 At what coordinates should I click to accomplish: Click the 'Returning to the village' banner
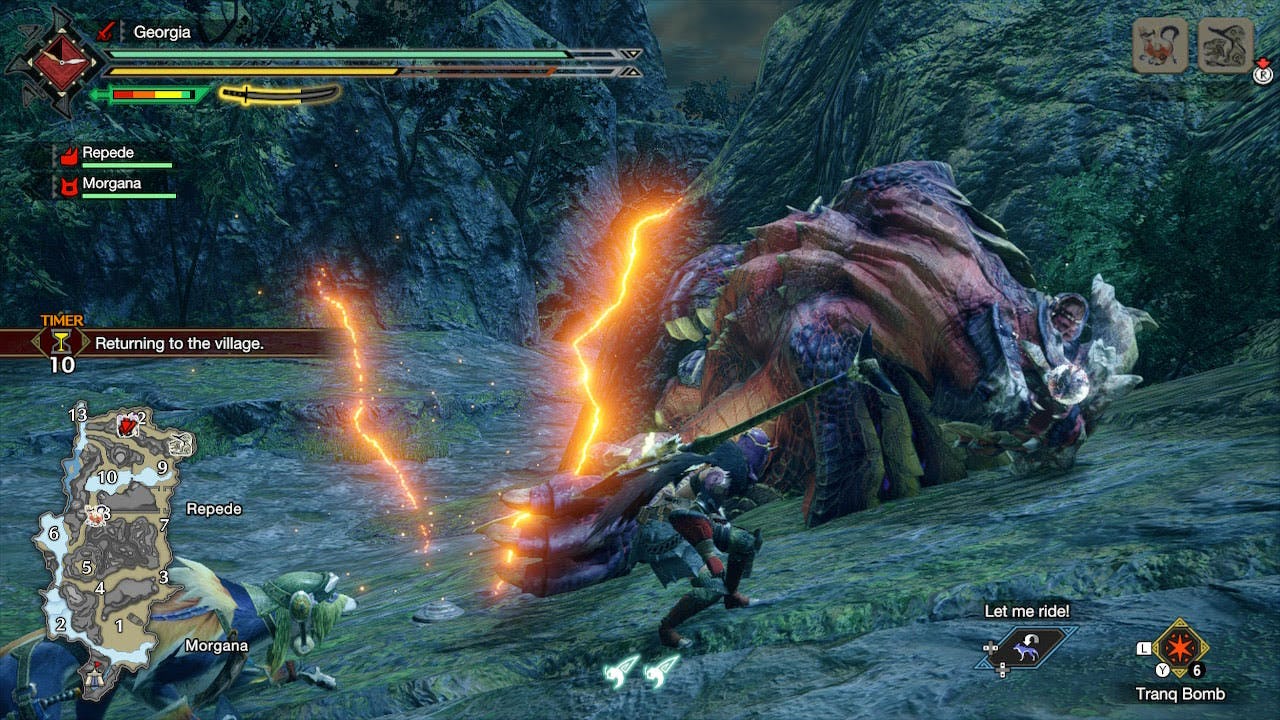181,343
